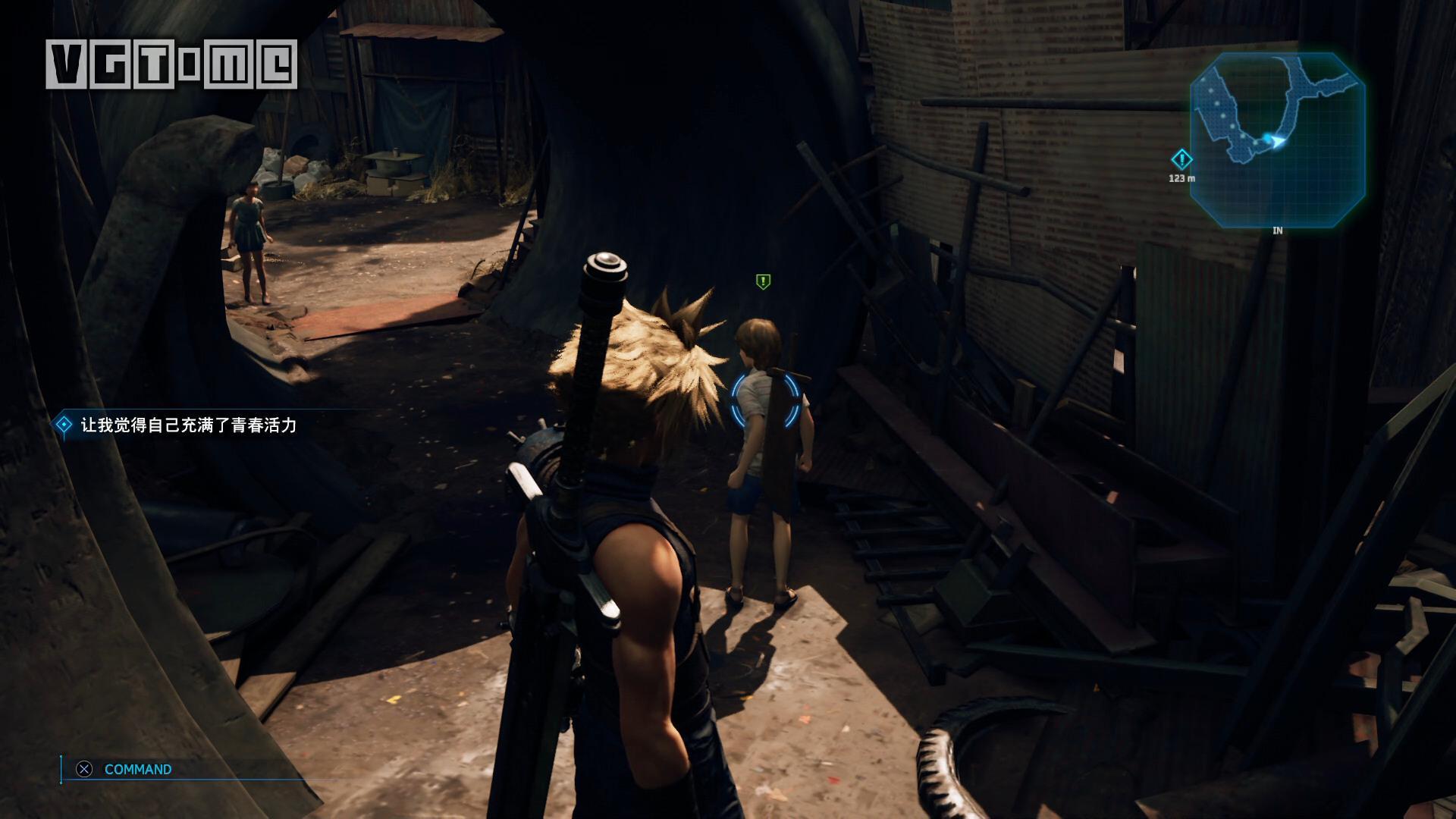Select the targeted child with blue lock-on ring
The height and width of the screenshot is (819, 1456).
pyautogui.click(x=765, y=400)
